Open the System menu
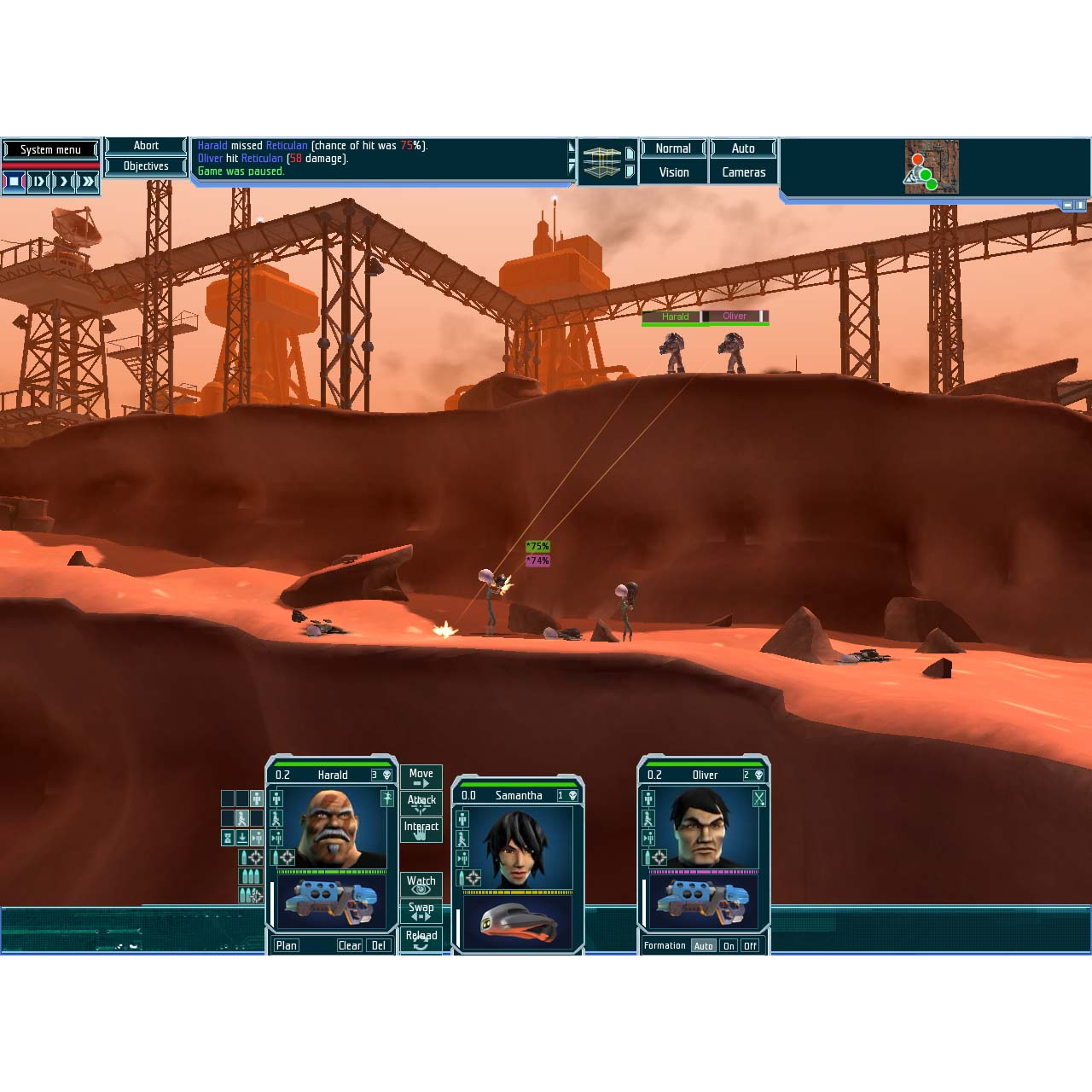Viewport: 1092px width, 1092px height. [50, 150]
